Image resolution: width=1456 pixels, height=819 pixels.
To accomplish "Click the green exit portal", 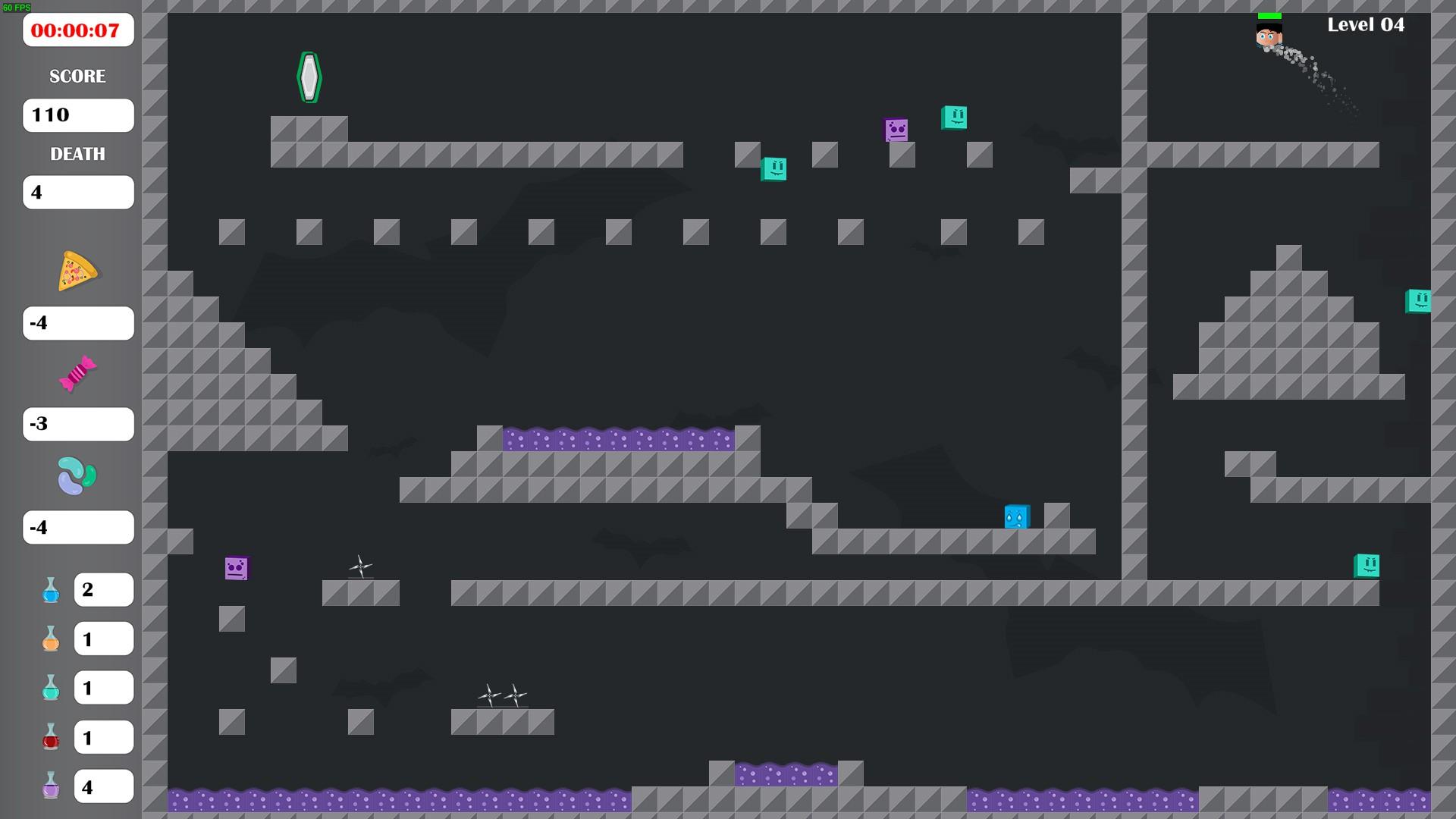I will point(309,76).
